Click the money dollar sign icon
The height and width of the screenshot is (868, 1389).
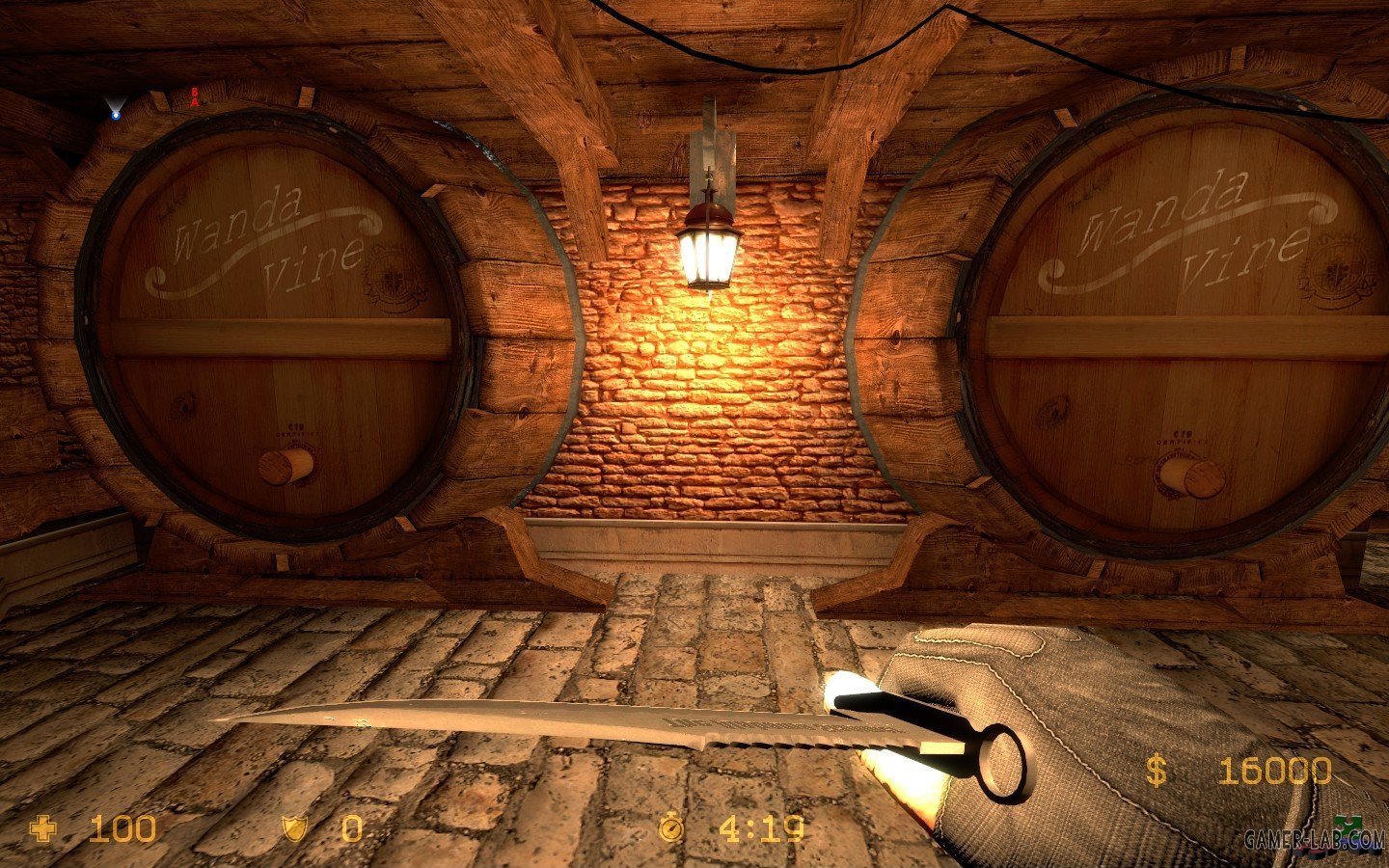1156,771
